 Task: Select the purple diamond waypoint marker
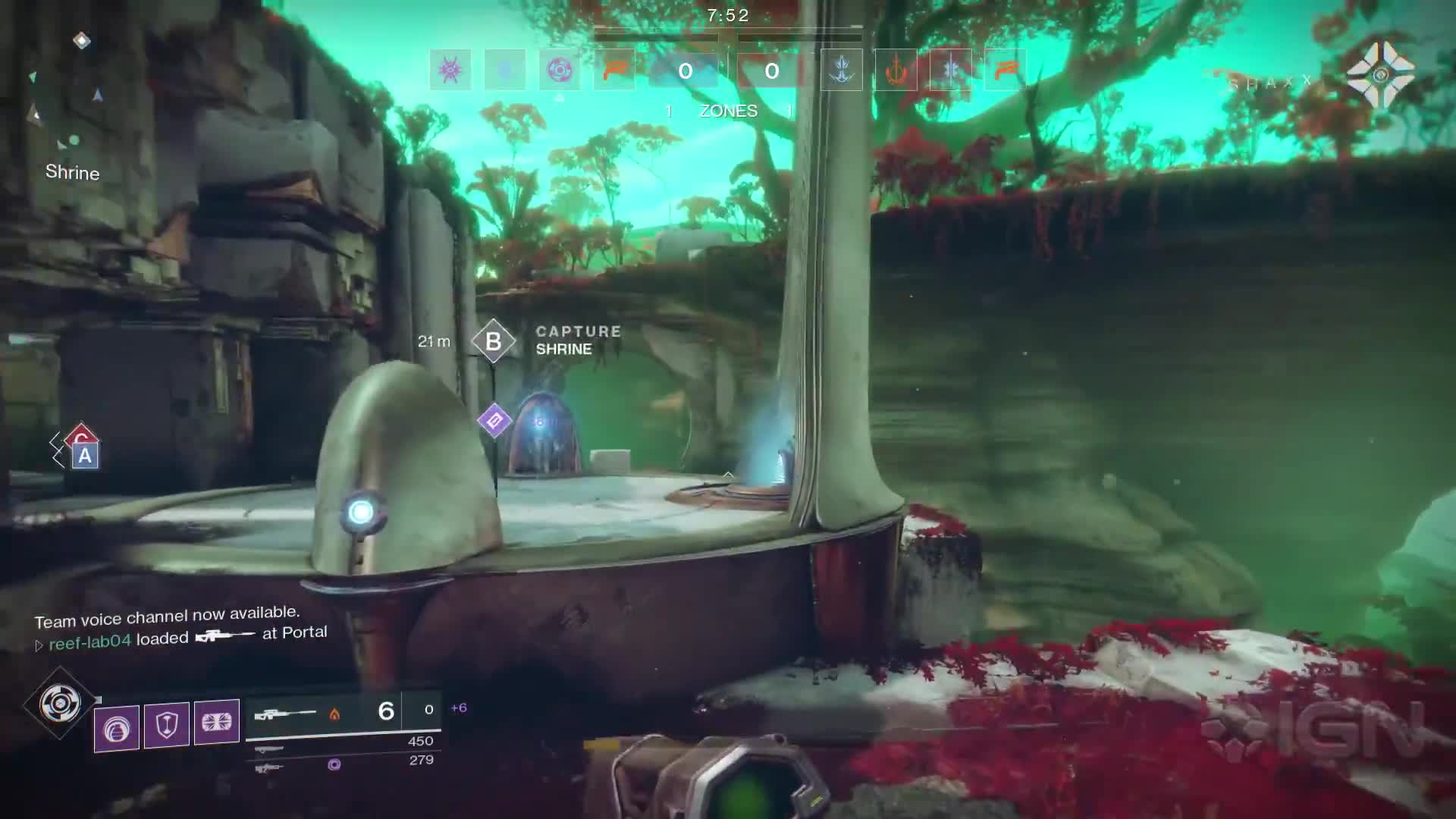click(494, 420)
